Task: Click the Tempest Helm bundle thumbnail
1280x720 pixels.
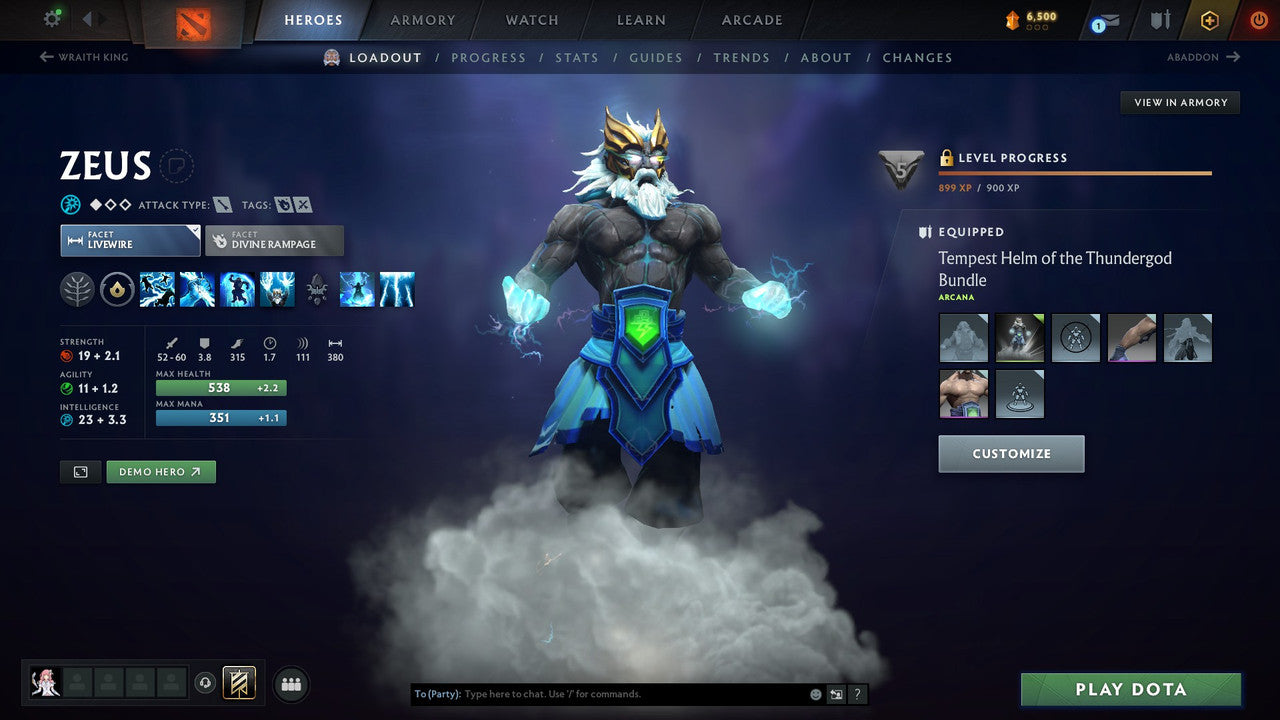Action: pos(1019,337)
